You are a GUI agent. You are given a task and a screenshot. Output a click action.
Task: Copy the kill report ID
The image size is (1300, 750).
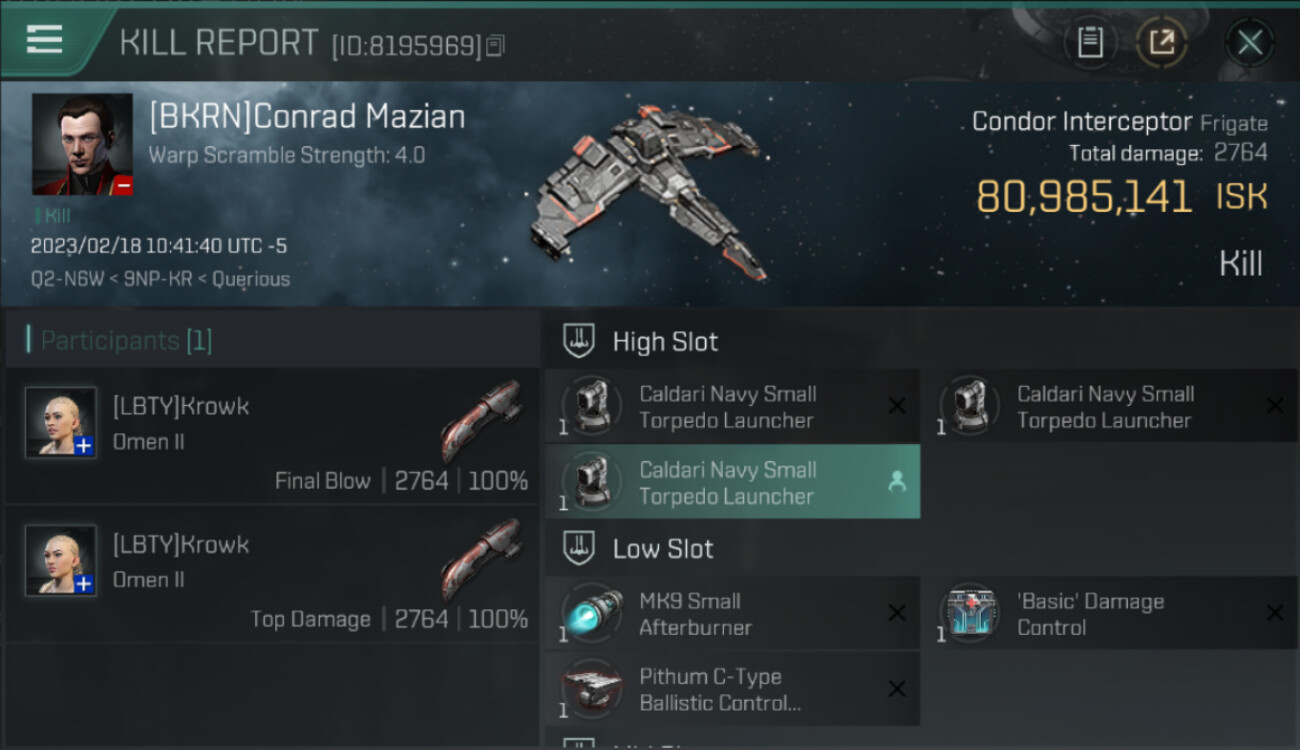point(496,45)
